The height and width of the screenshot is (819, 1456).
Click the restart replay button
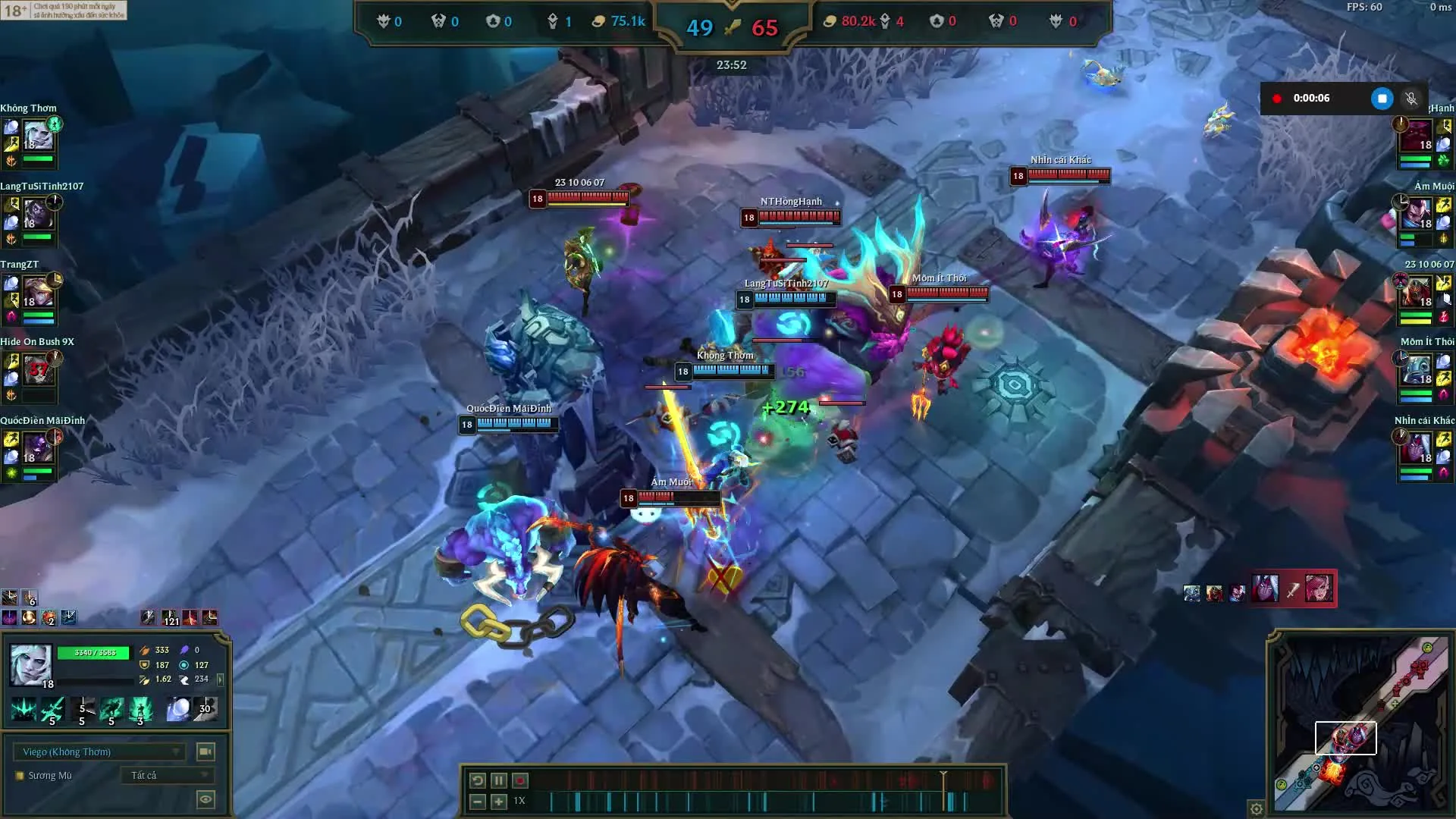pyautogui.click(x=477, y=780)
